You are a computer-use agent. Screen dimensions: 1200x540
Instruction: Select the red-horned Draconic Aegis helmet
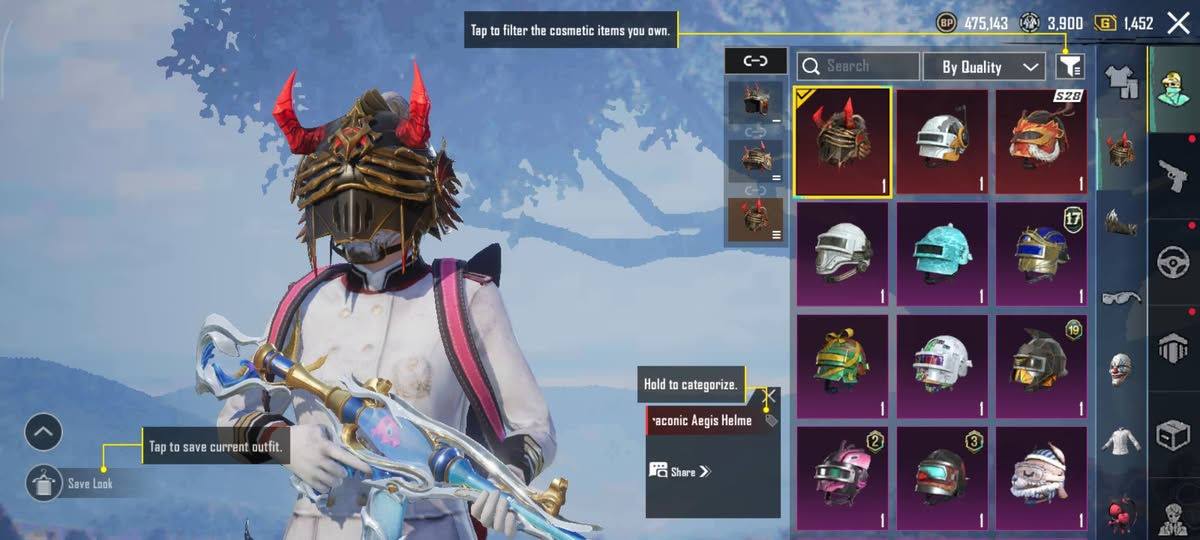tap(842, 142)
